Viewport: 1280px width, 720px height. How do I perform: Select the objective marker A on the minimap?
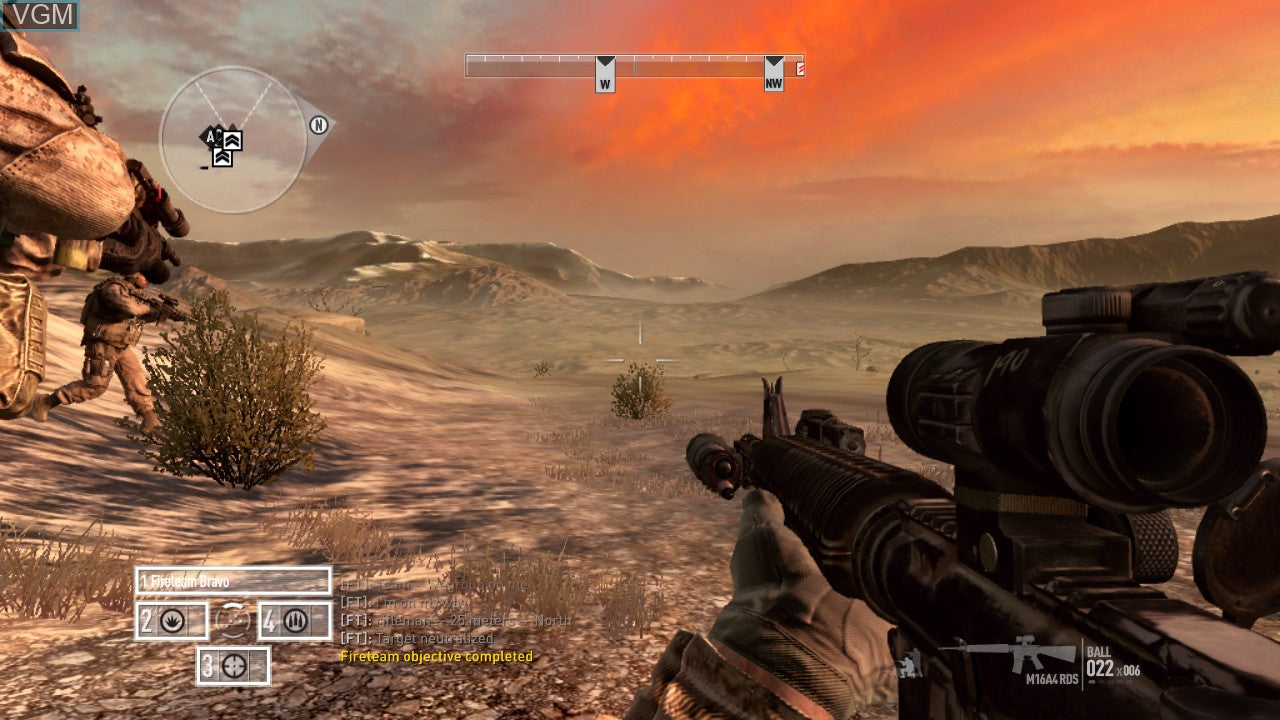[x=209, y=137]
